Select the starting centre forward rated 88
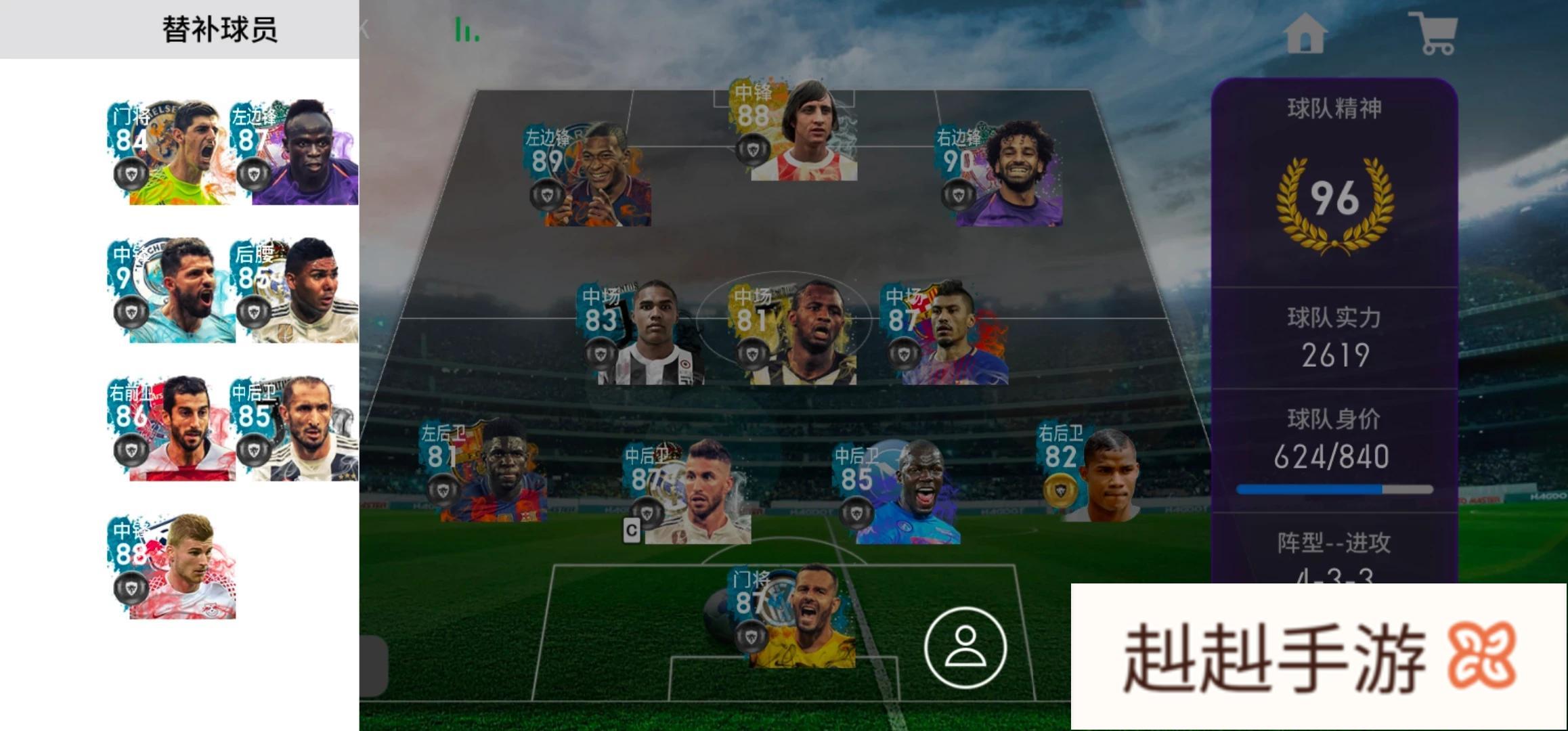1568x731 pixels. click(x=793, y=131)
